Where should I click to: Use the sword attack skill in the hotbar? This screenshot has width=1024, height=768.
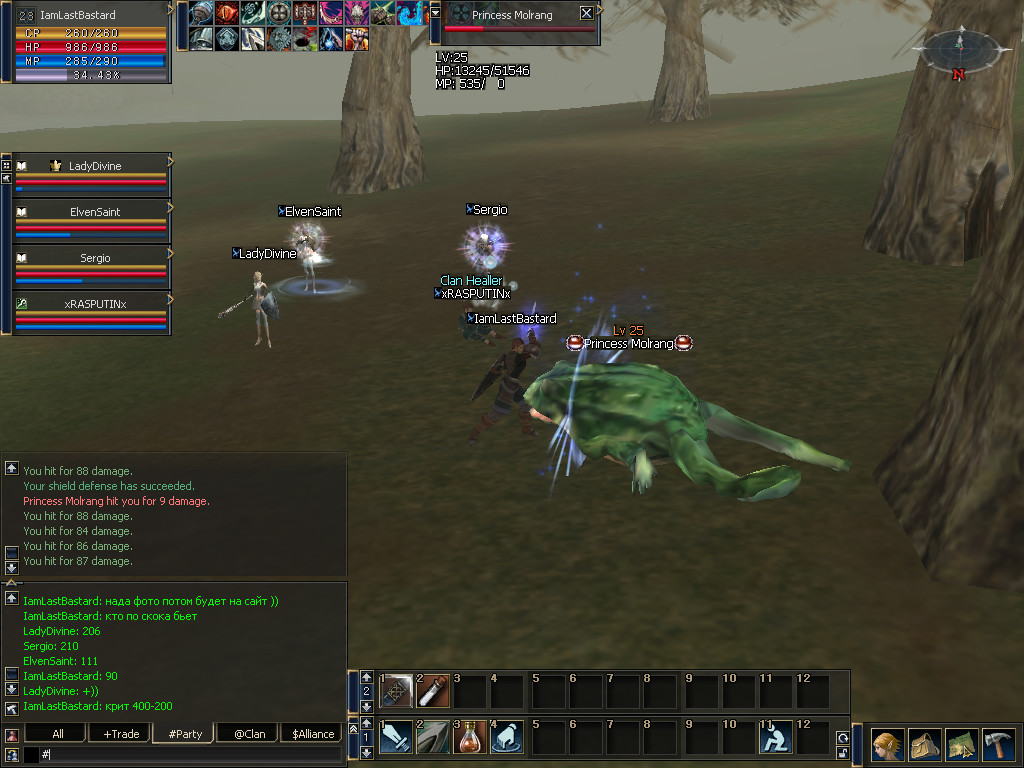point(396,737)
